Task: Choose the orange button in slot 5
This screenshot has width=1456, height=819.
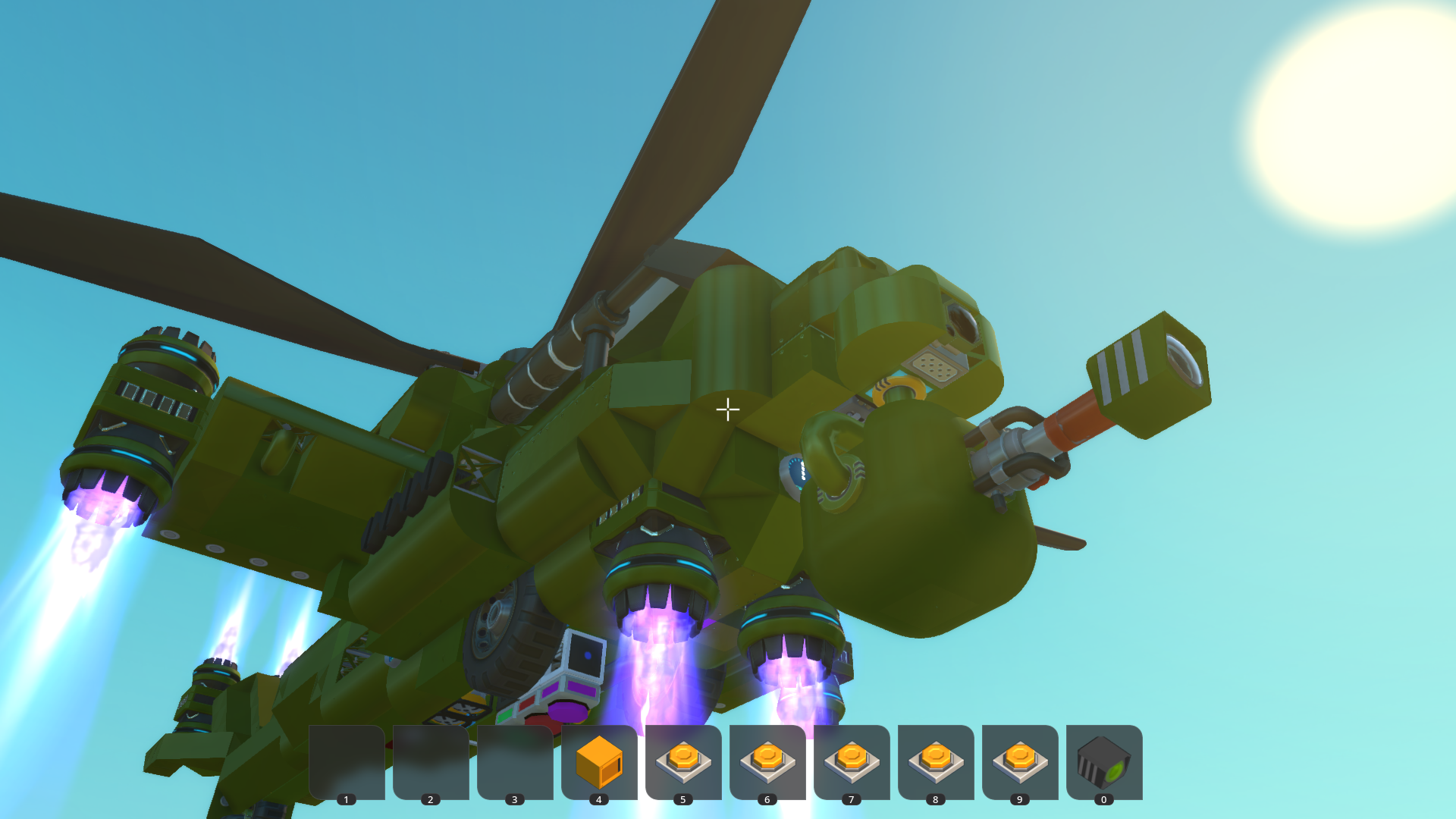Action: [x=683, y=761]
